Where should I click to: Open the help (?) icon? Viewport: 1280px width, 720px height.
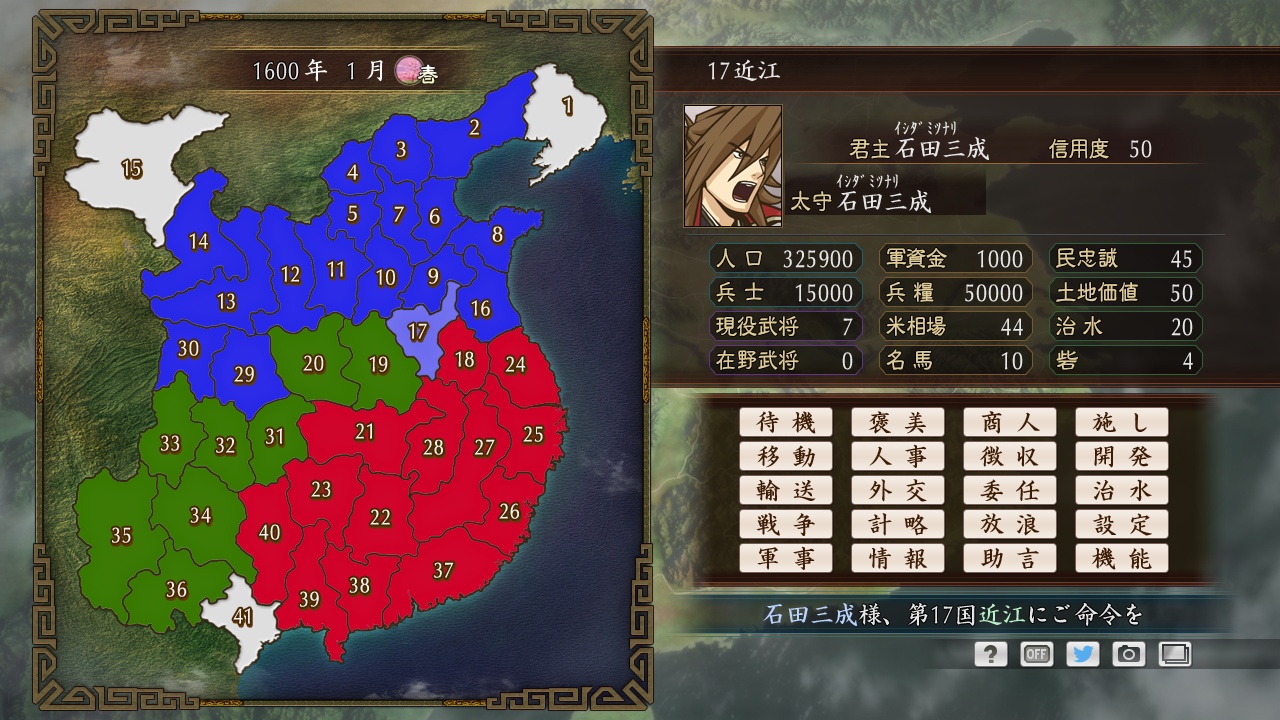click(x=990, y=654)
